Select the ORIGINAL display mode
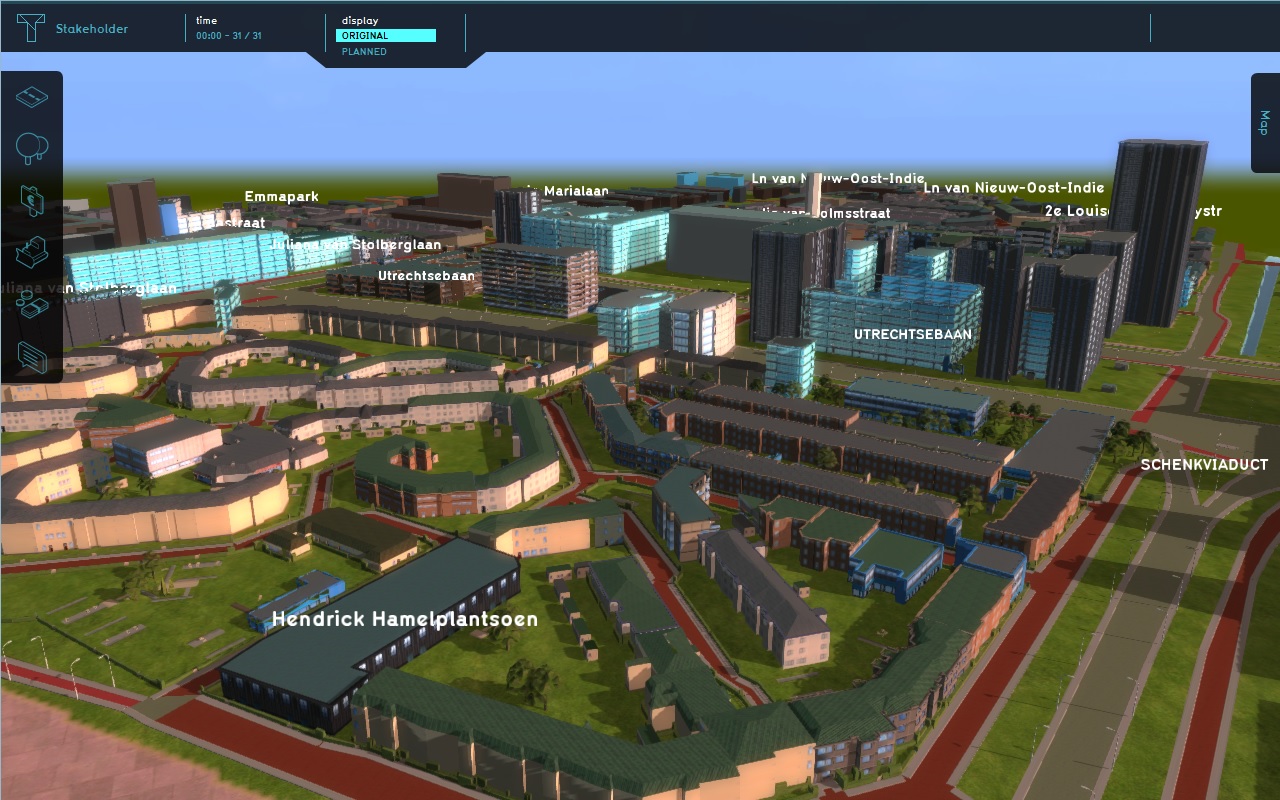 [385, 36]
